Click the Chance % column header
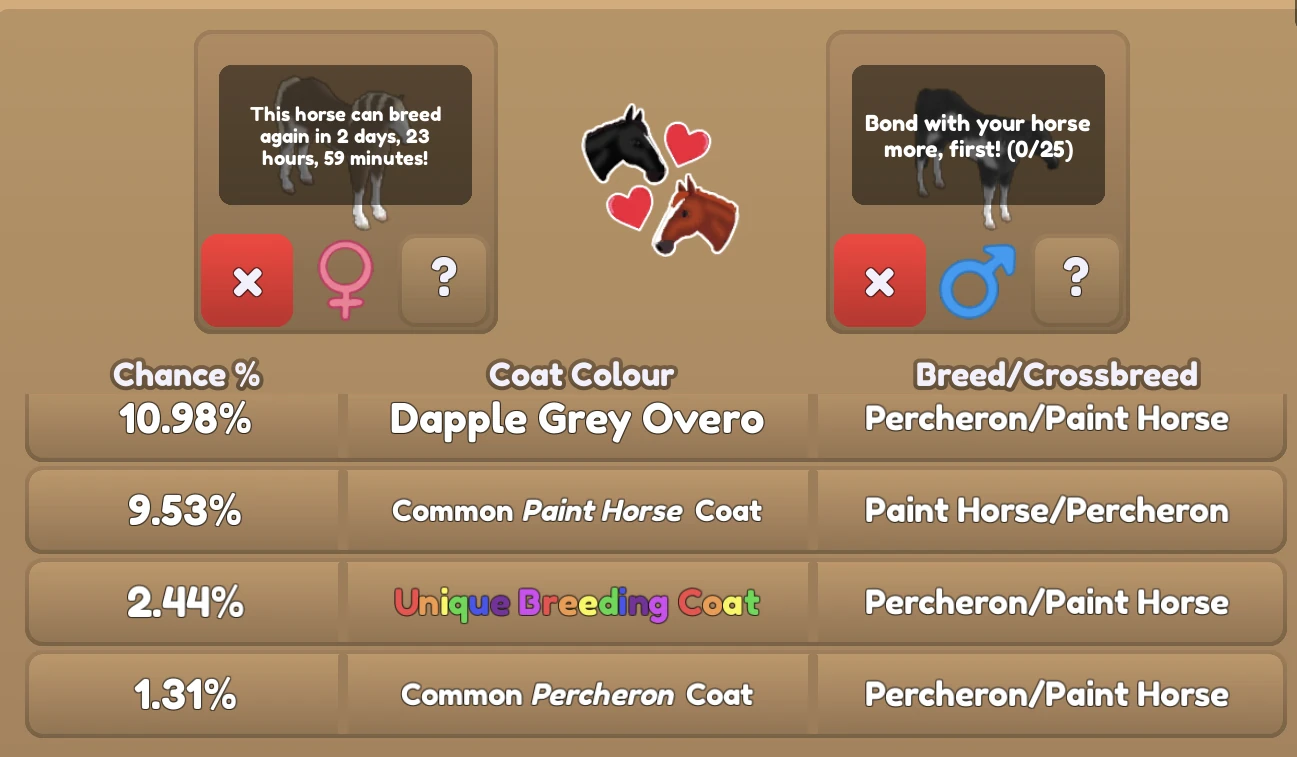Viewport: 1297px width, 757px height. coord(186,376)
